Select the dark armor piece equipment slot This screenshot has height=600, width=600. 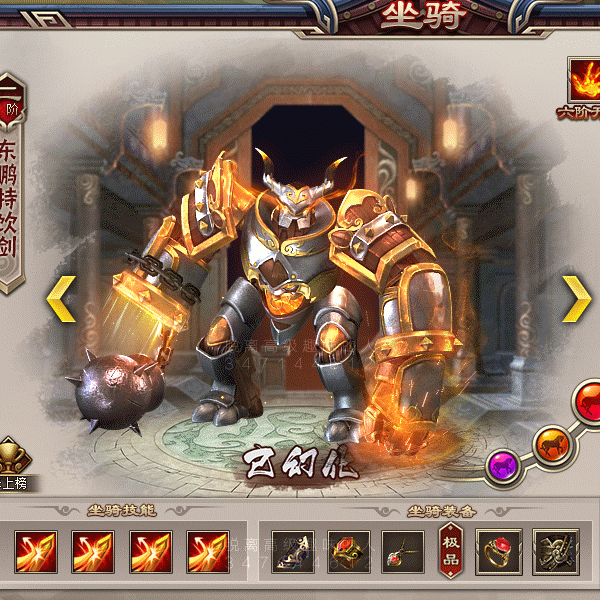coord(555,551)
